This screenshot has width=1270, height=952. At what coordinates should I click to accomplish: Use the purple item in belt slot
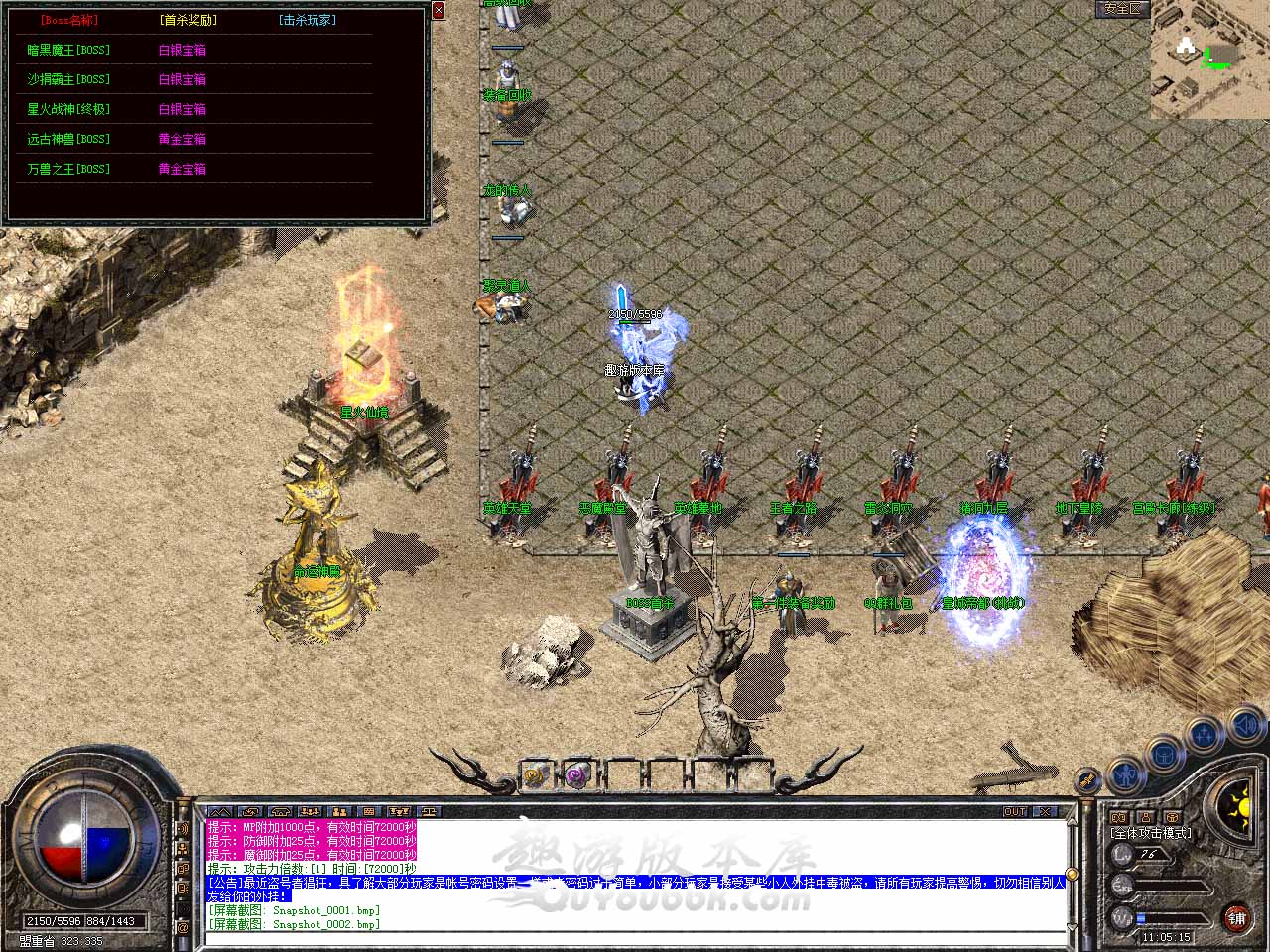click(576, 774)
